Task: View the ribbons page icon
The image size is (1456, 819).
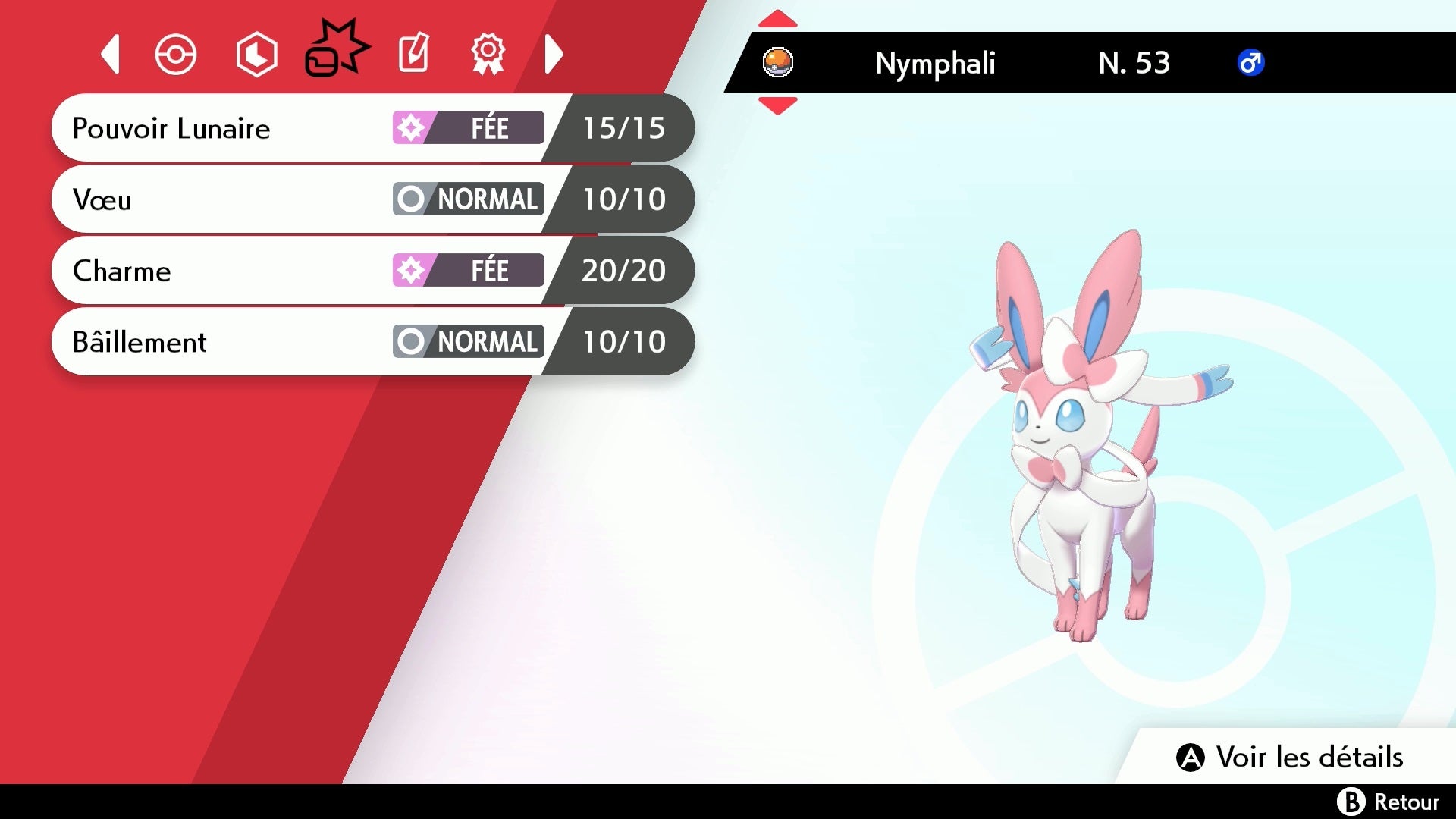Action: coord(489,53)
